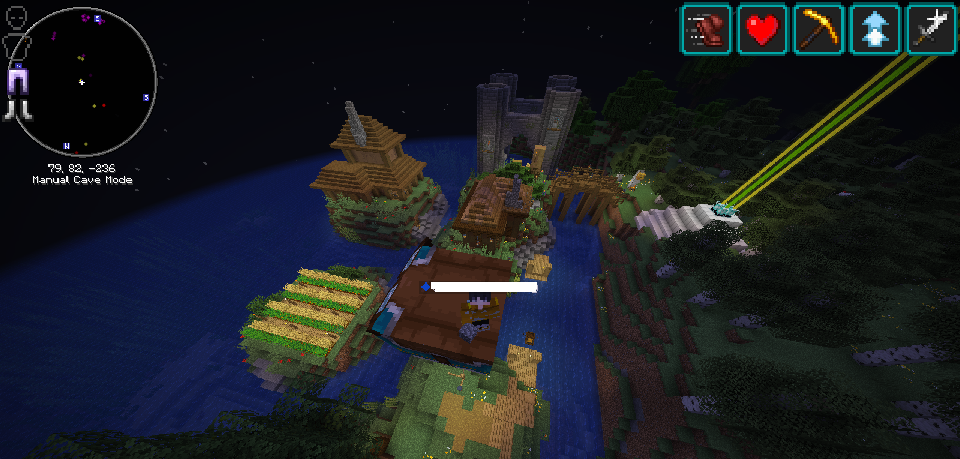Choose the golden pickaxe haste icon
The height and width of the screenshot is (459, 960).
(819, 29)
